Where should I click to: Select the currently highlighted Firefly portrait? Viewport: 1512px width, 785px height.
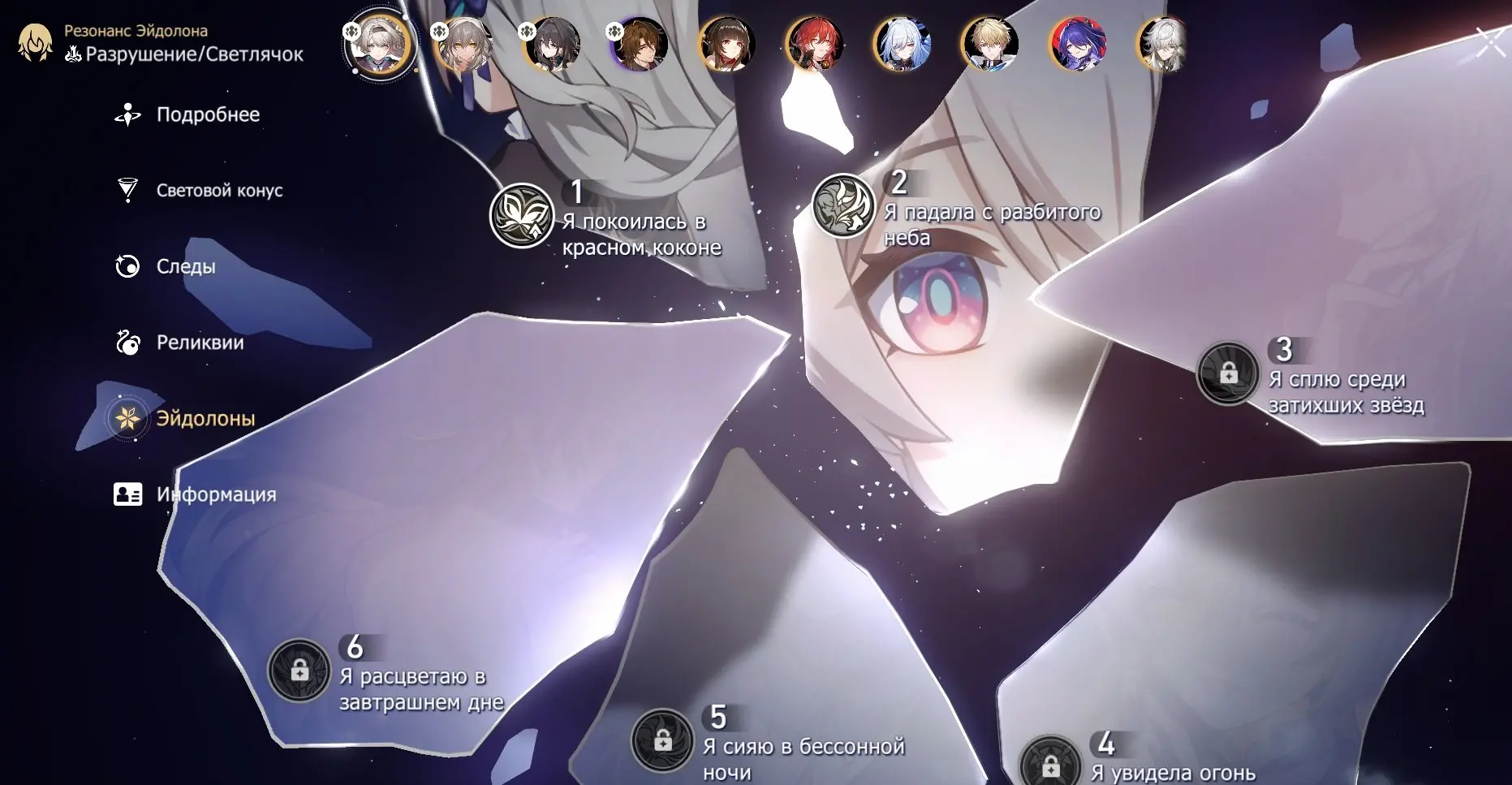coord(379,45)
